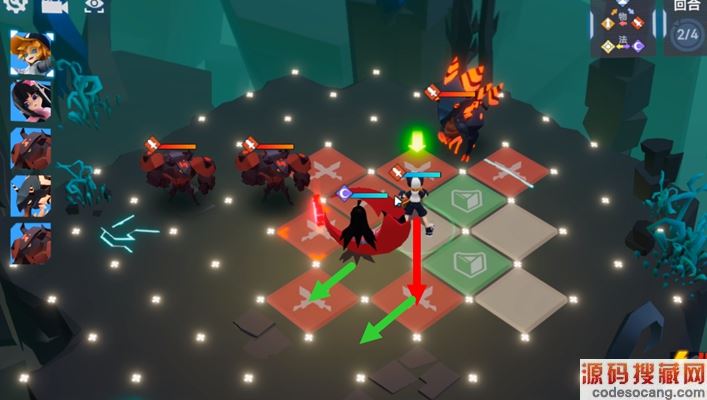Open the element affinity chart panel

(622, 30)
